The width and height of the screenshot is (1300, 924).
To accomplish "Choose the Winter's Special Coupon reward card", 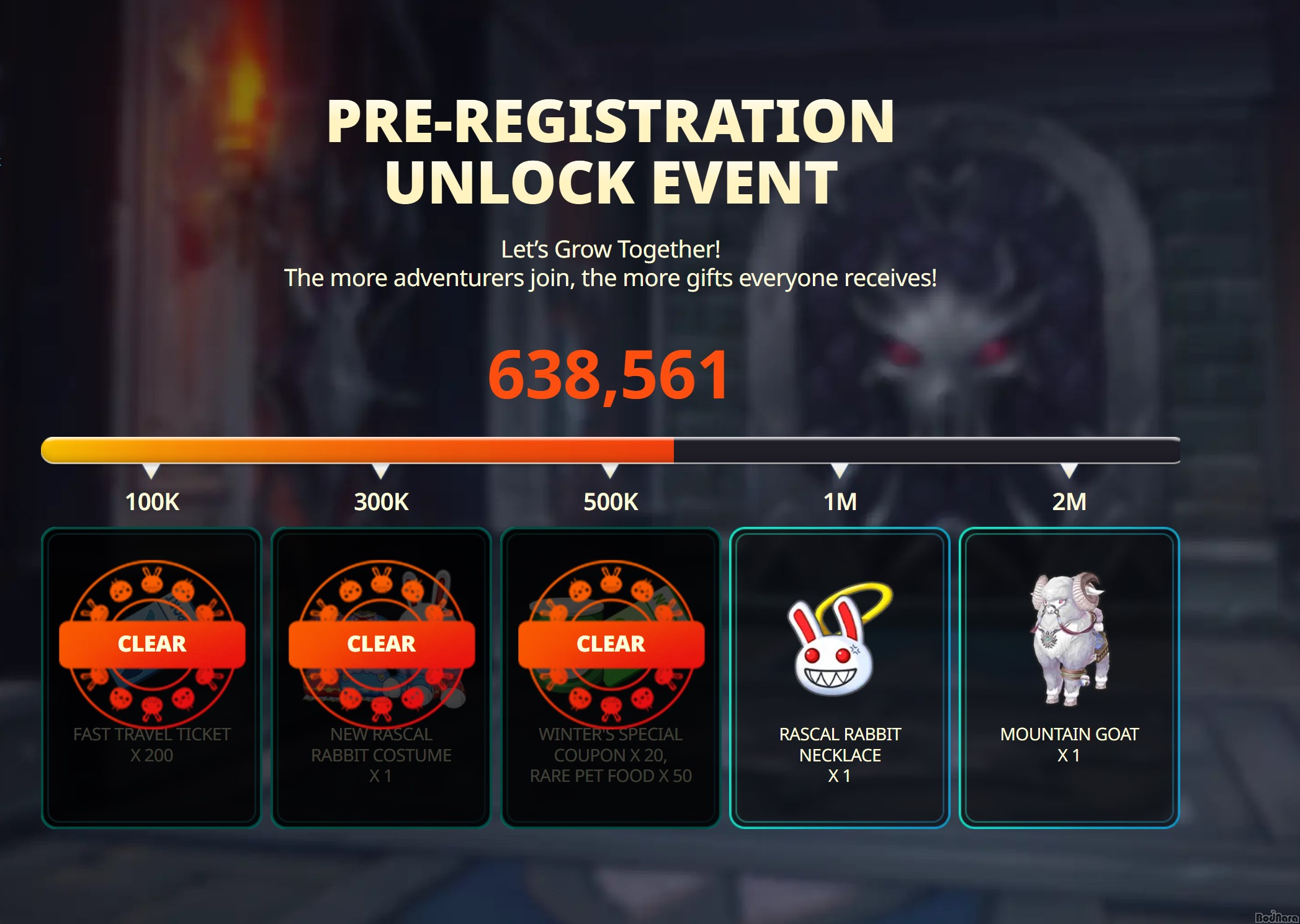I will tap(611, 678).
